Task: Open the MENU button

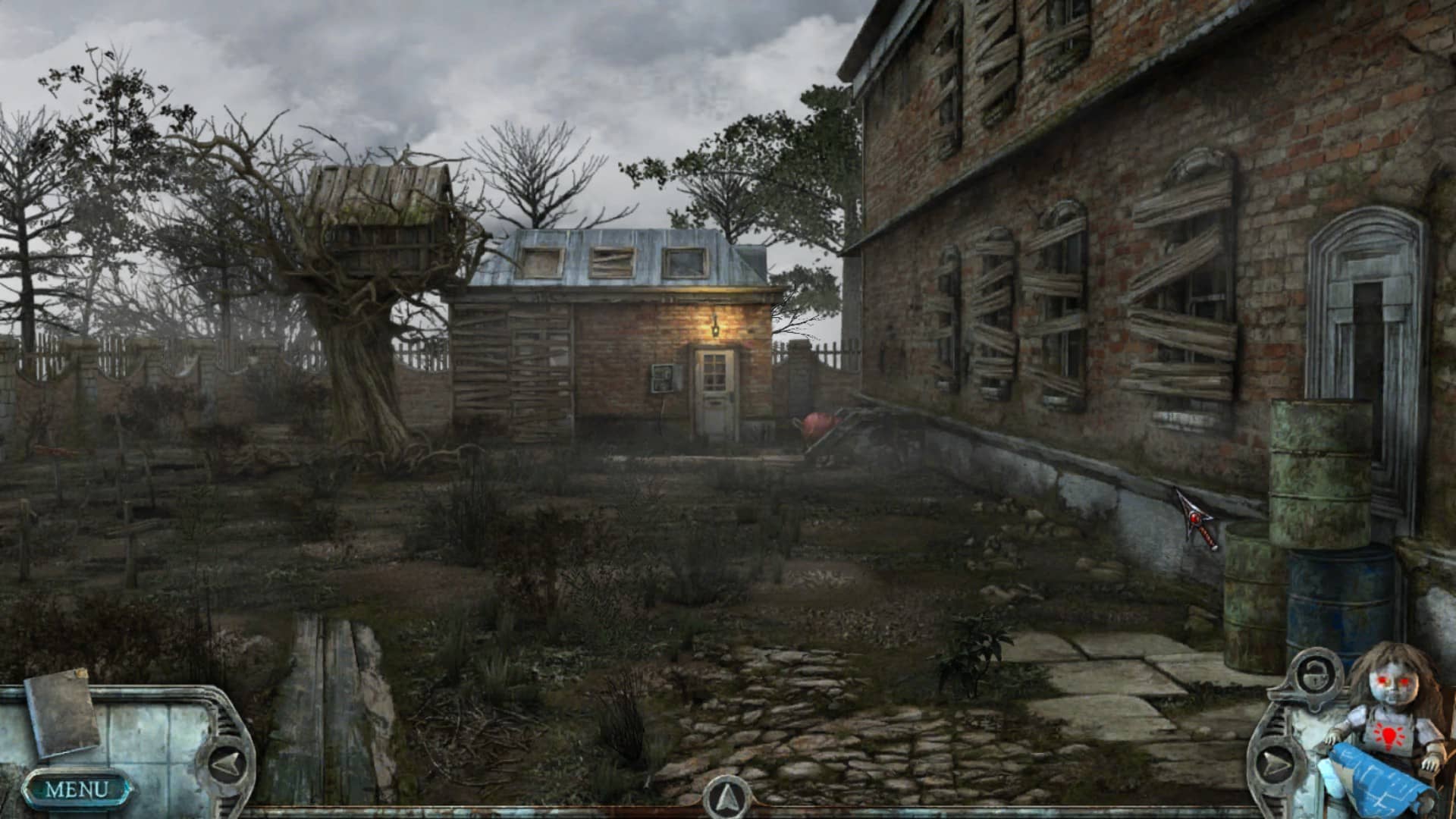Action: coord(77,789)
